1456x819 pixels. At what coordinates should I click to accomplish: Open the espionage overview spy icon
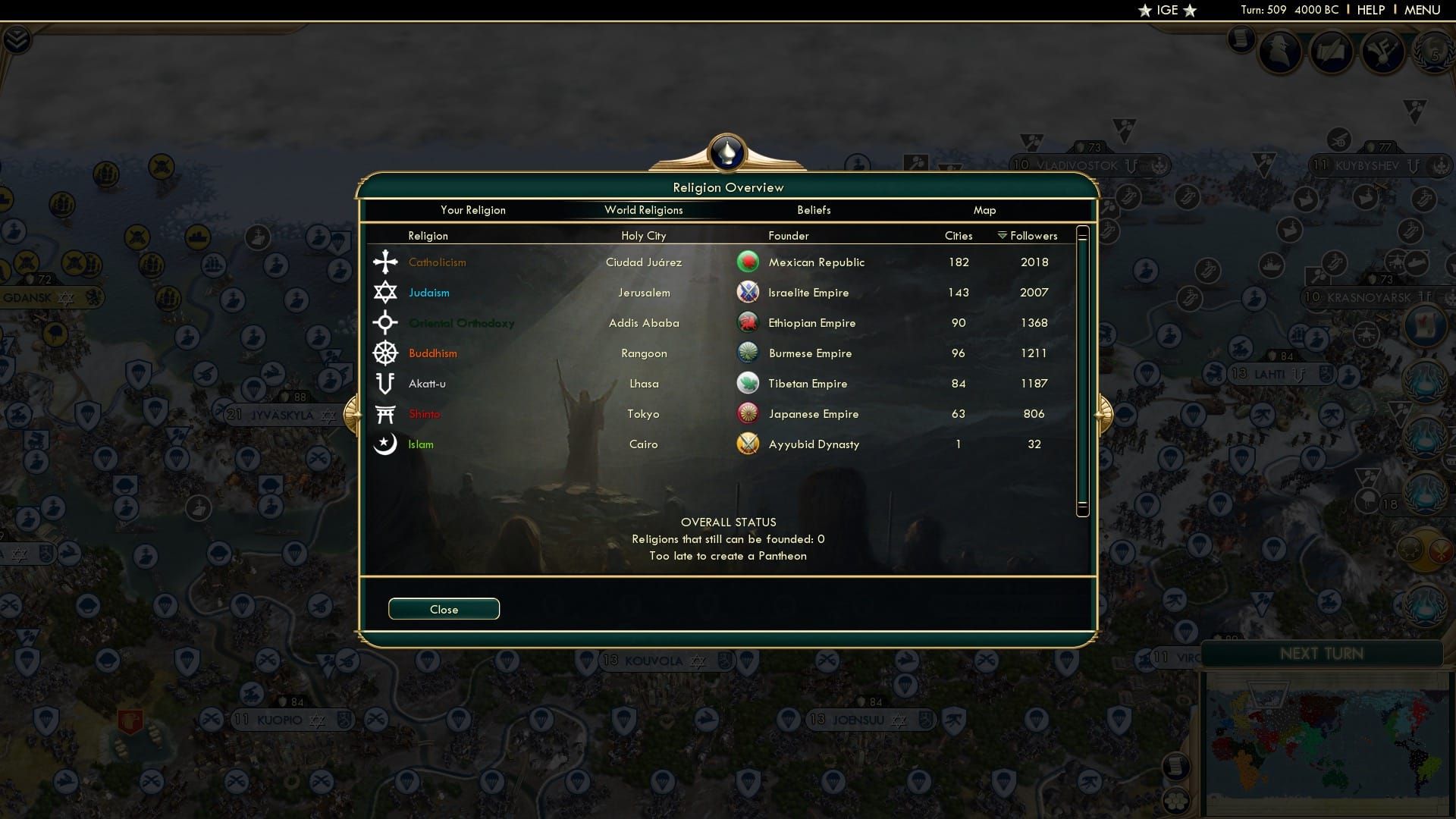click(x=1279, y=50)
